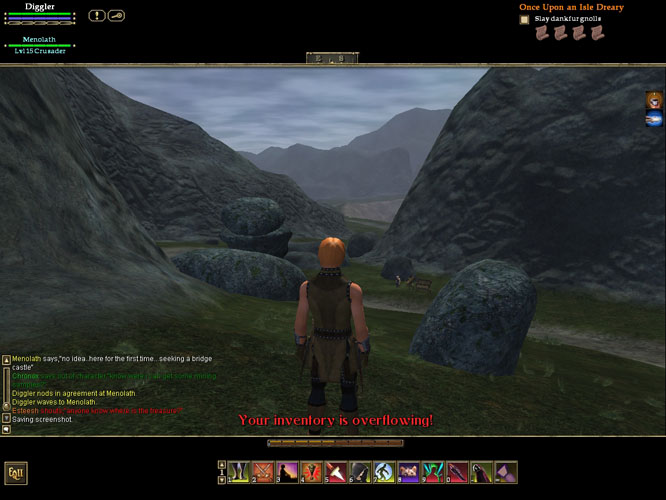Activate hotbar slot 3 kneeling figure ability
Viewport: 666px width, 500px height.
click(x=288, y=471)
